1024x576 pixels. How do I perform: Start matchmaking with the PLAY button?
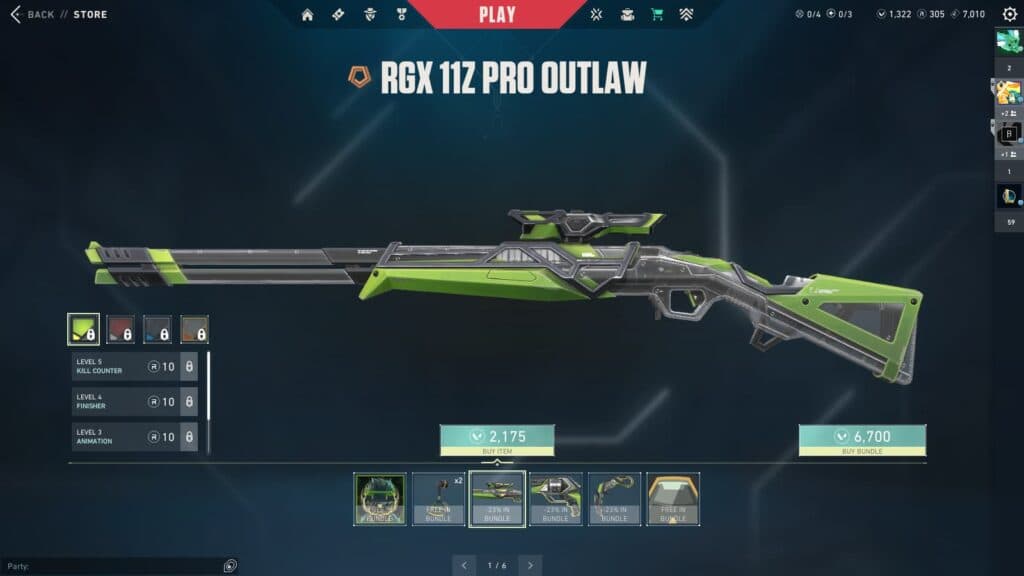coord(497,14)
